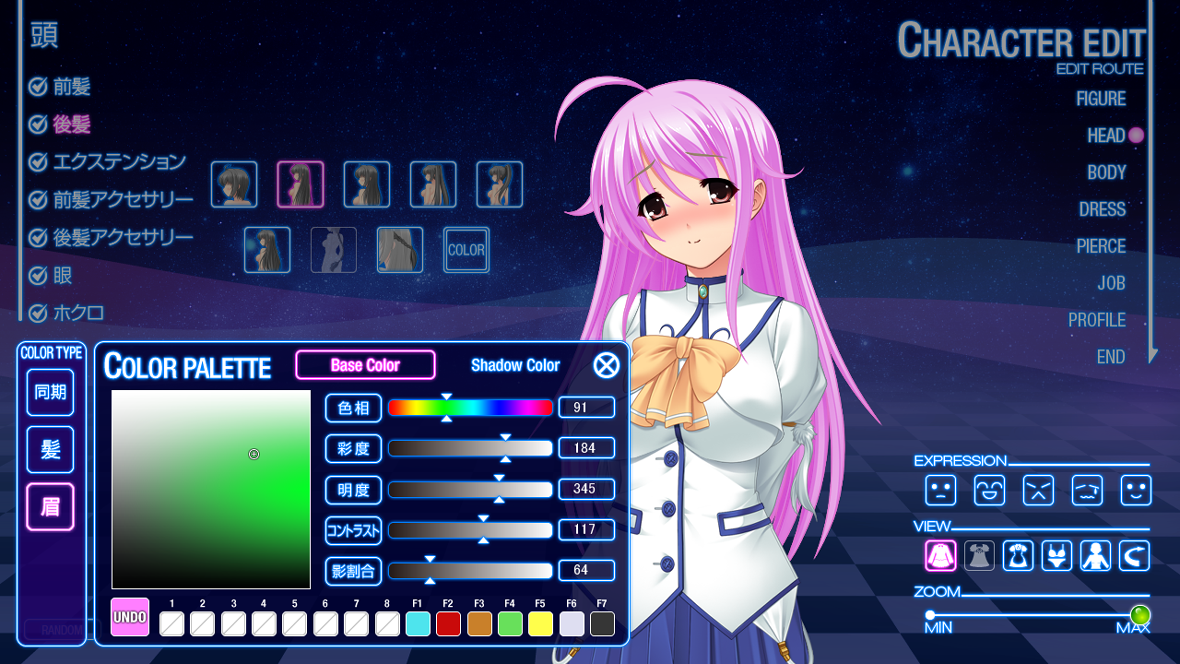Adjust the 色相 hue slider bar

(470, 407)
